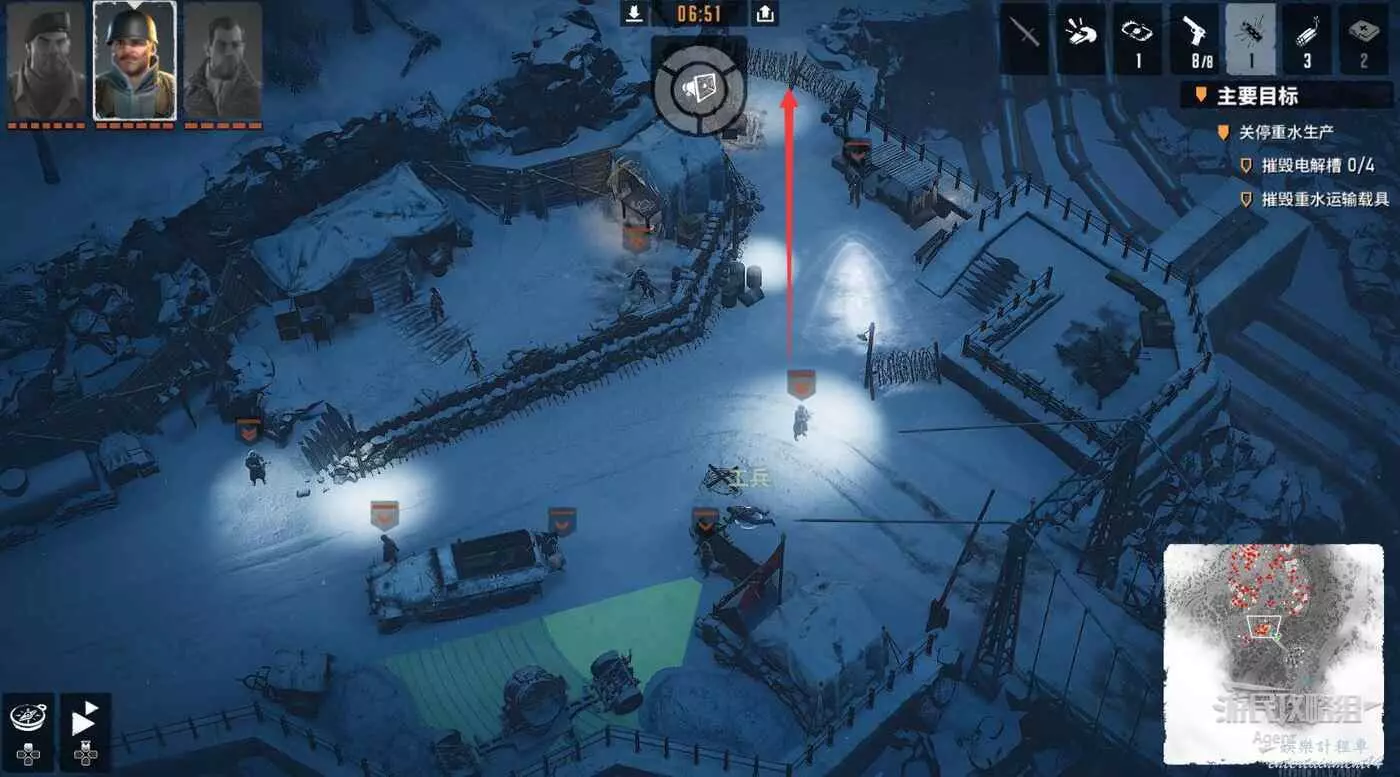Viewport: 1400px width, 777px height.
Task: Click the compass button
Action: click(27, 720)
